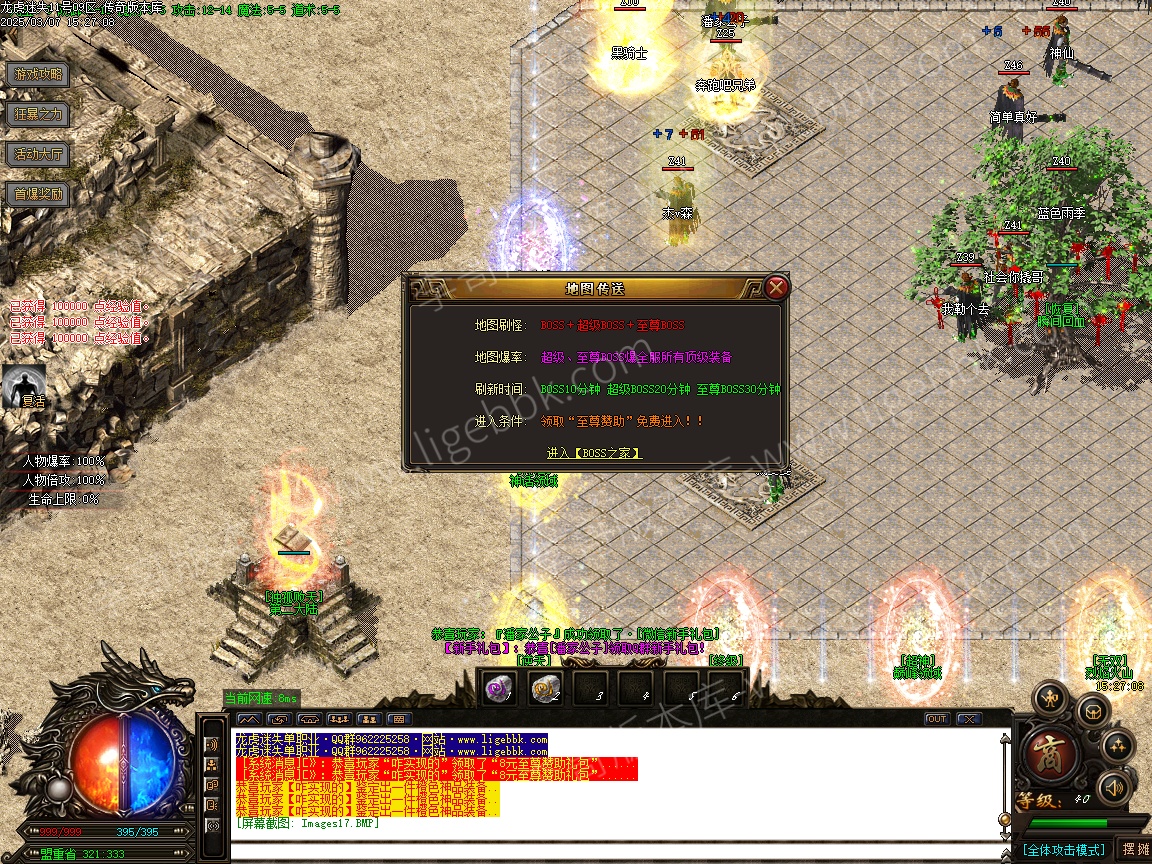
Task: Click the X button beside the OUT button
Action: coord(968,719)
